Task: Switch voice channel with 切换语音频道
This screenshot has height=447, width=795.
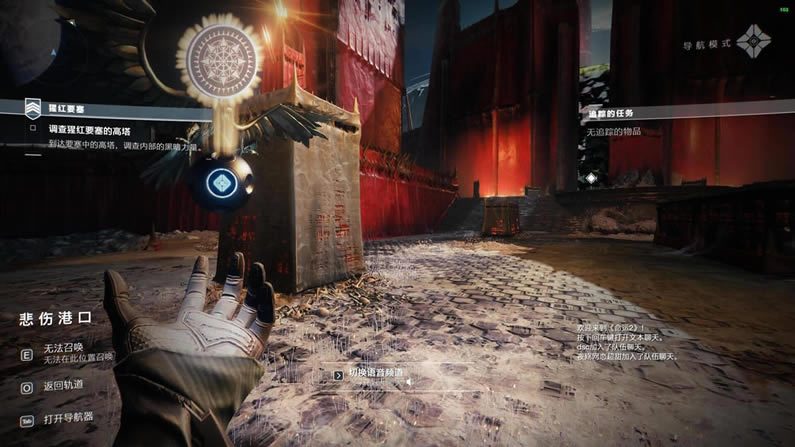Action: [376, 373]
